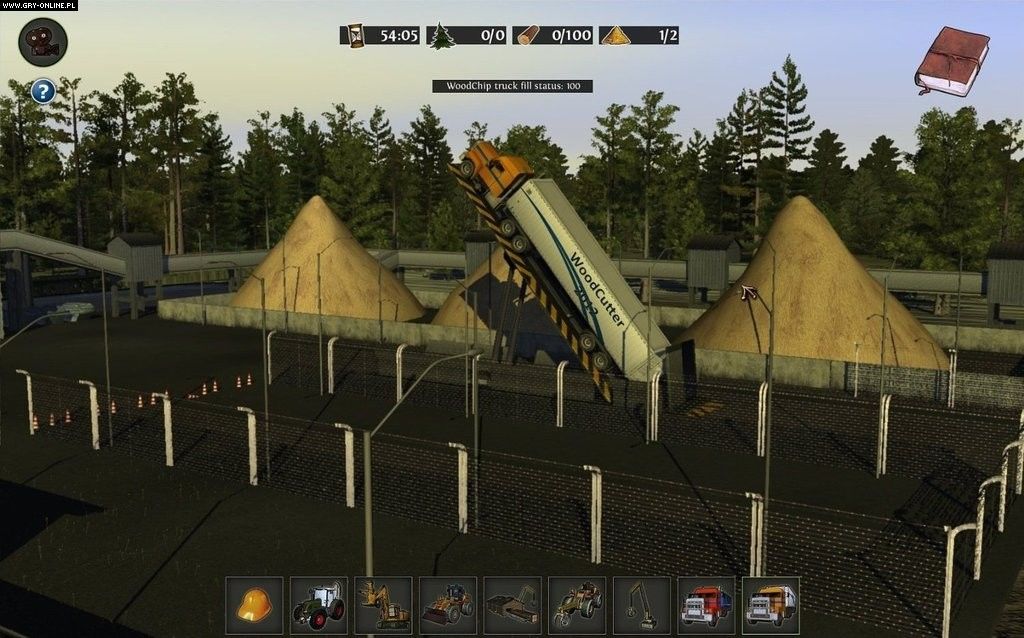Click the blue question mark help button
The height and width of the screenshot is (638, 1024).
[42, 92]
